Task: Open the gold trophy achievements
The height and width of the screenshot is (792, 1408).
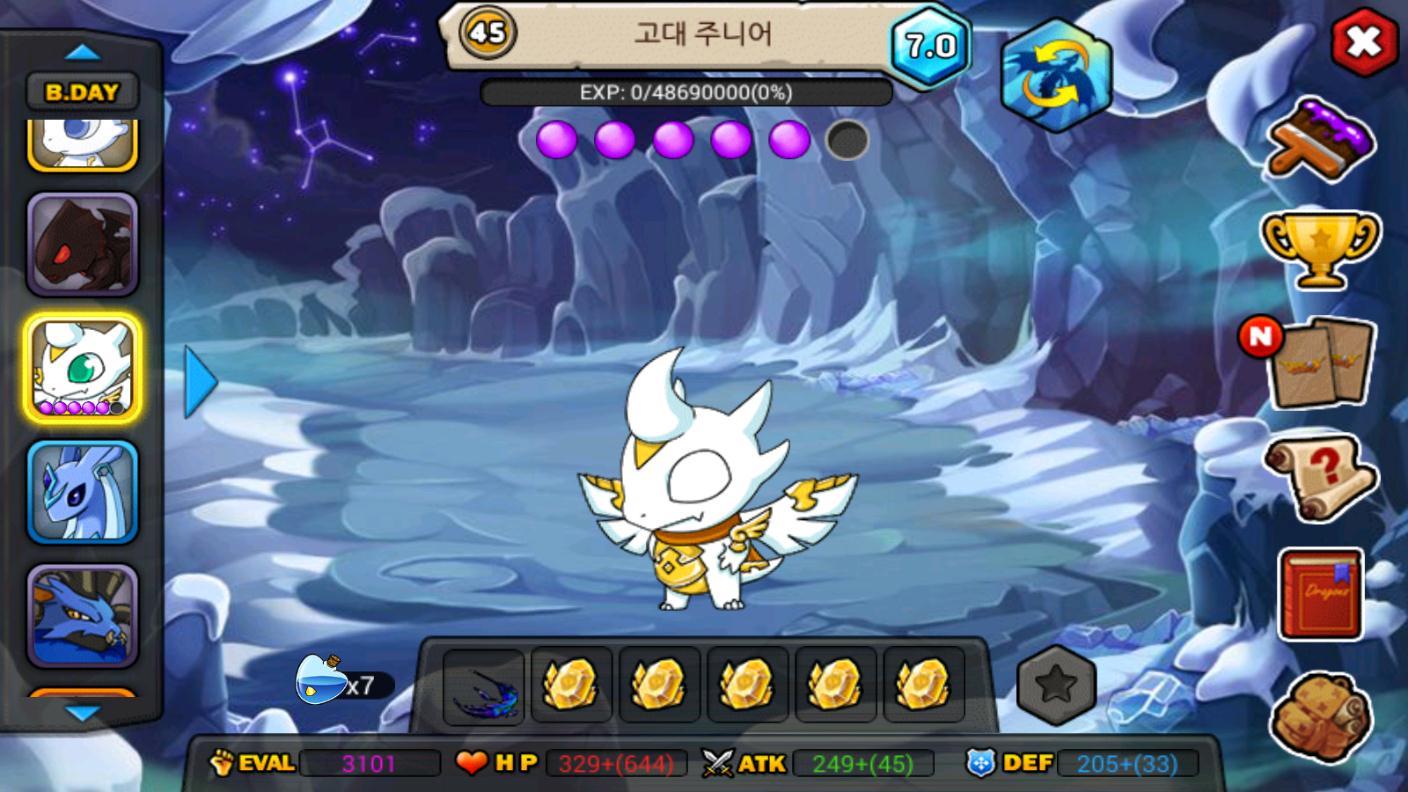Action: click(x=1320, y=246)
